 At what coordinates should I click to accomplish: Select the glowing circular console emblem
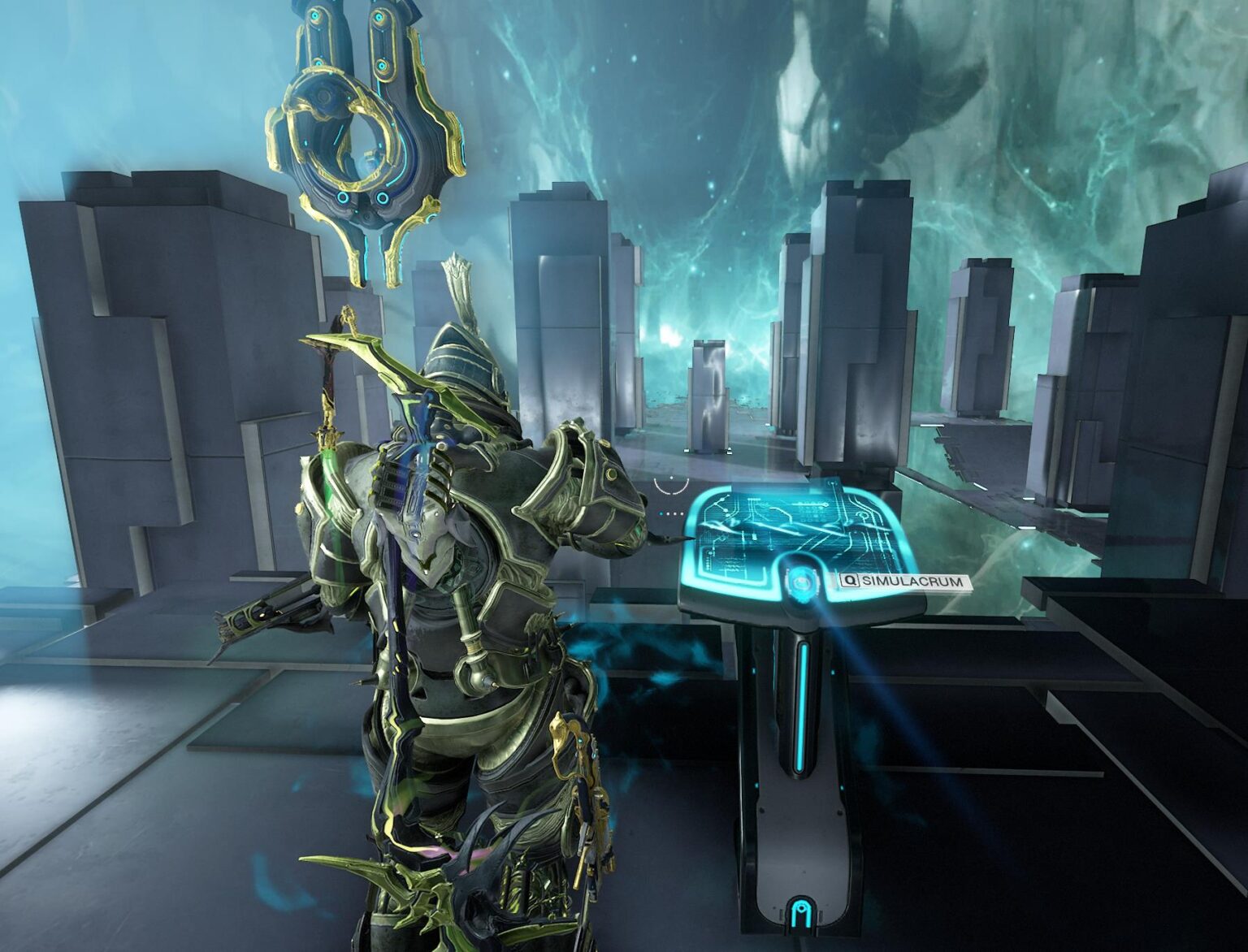[x=803, y=583]
